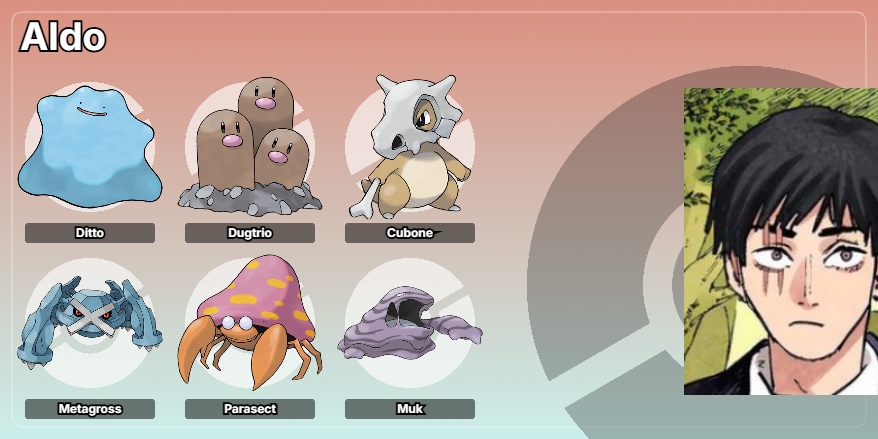
Task: Select the Muk team slot
Action: (410, 323)
